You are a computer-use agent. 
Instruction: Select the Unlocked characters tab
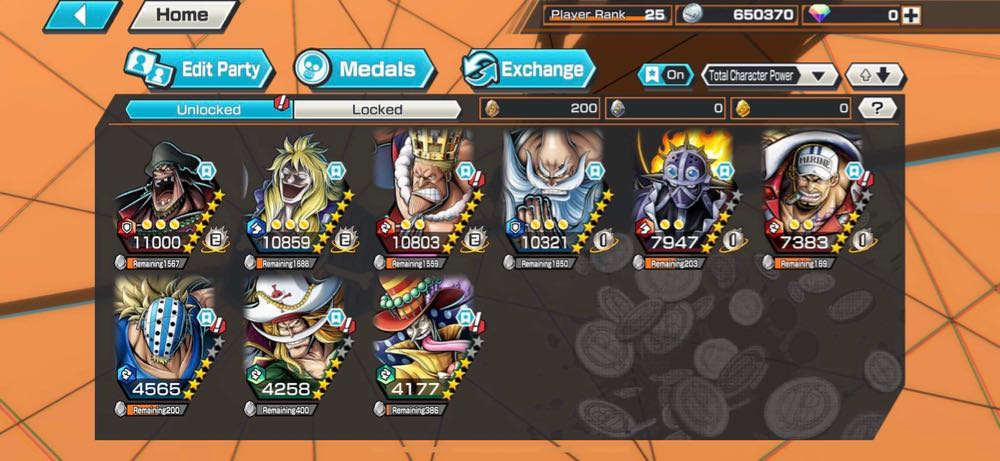click(x=208, y=109)
